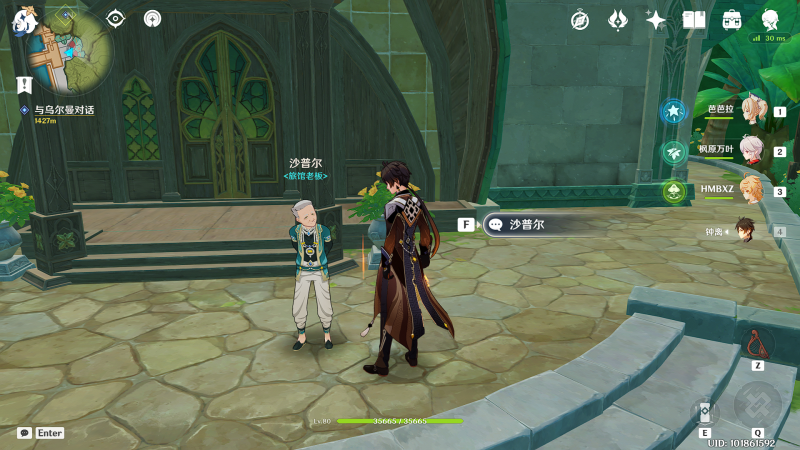The image size is (800, 450).
Task: Open the Wish banner icon
Action: (617, 19)
